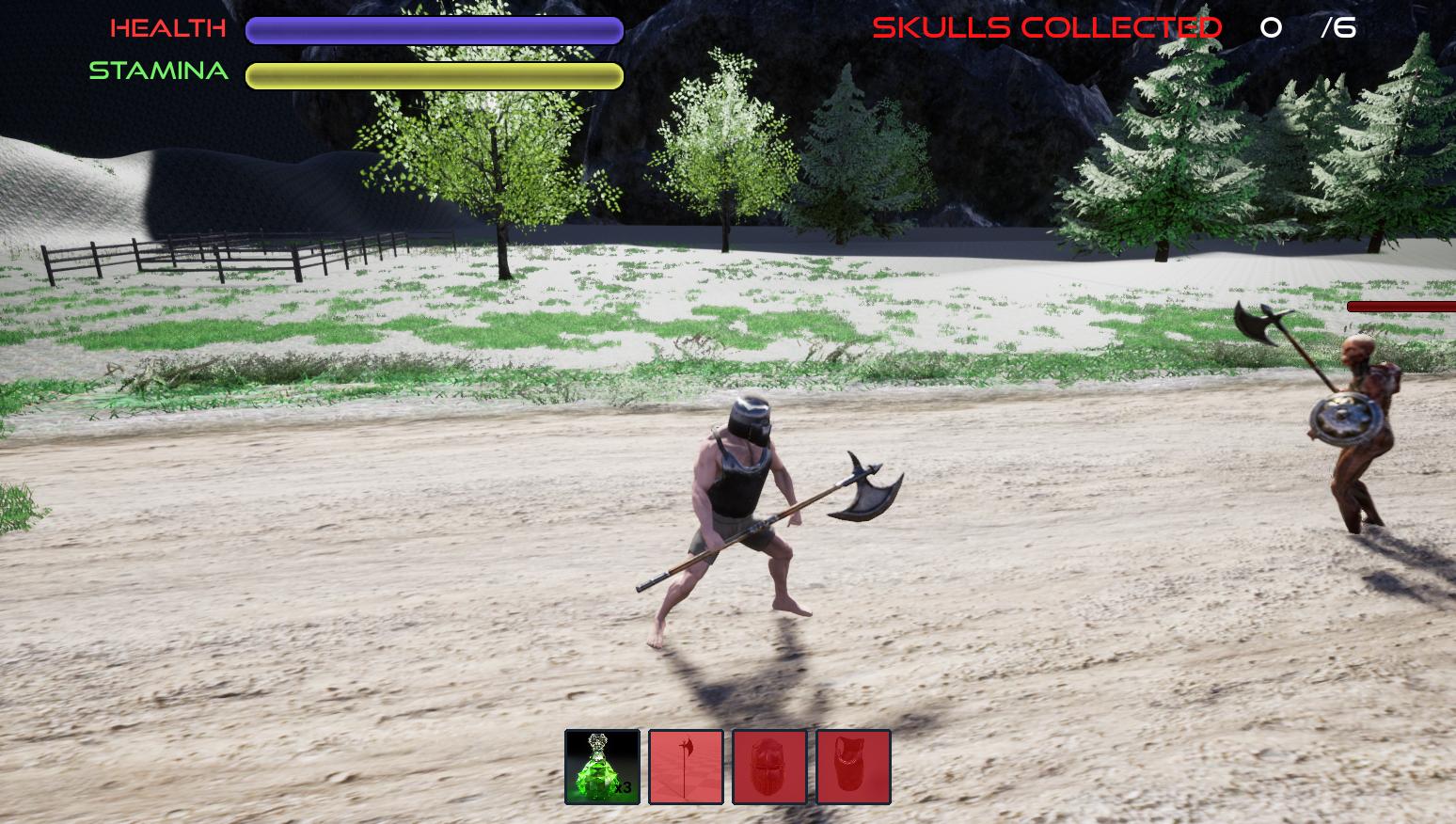Select the battle axe inventory slot

(685, 765)
